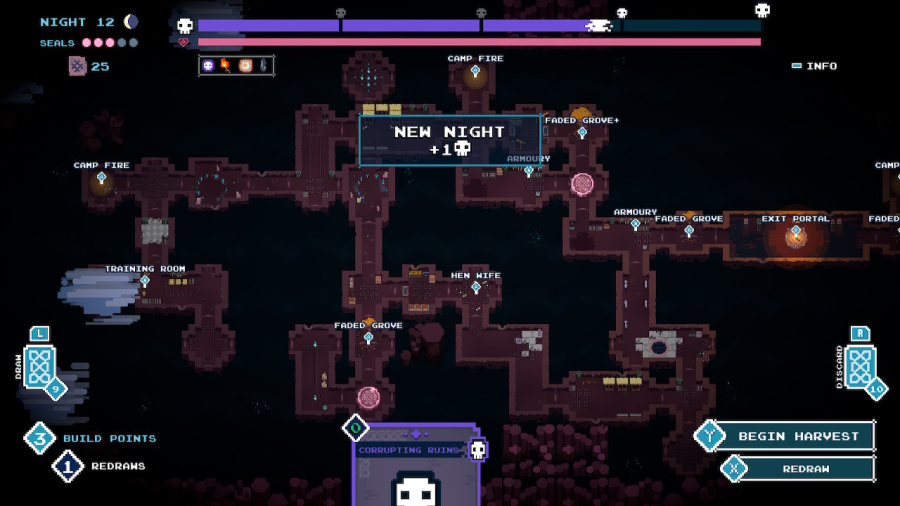Inspect the flaming torch relic icon
This screenshot has width=900, height=506.
(226, 66)
